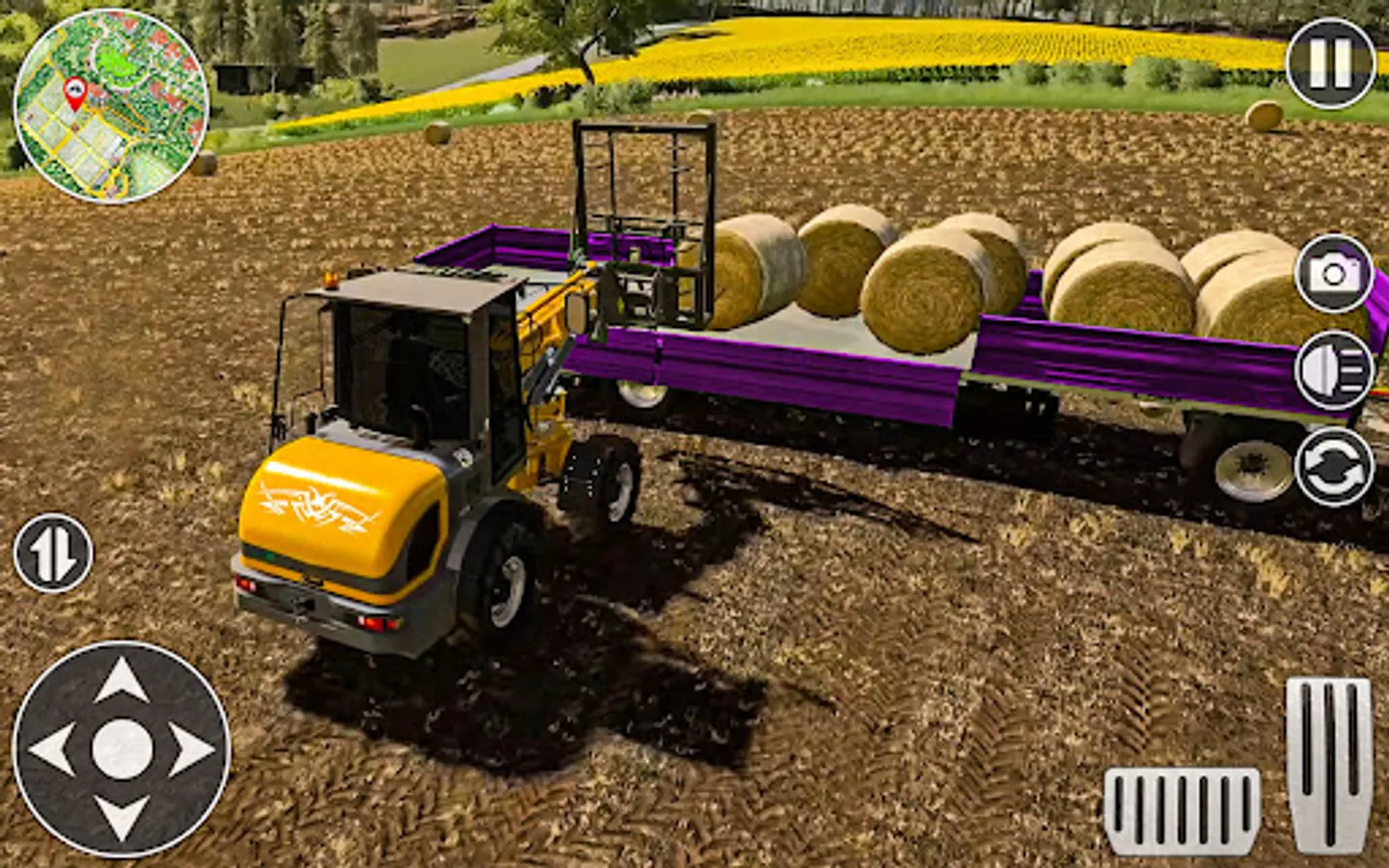Toggle the vehicle headlights on
Viewport: 1389px width, 868px height.
coord(1335,366)
